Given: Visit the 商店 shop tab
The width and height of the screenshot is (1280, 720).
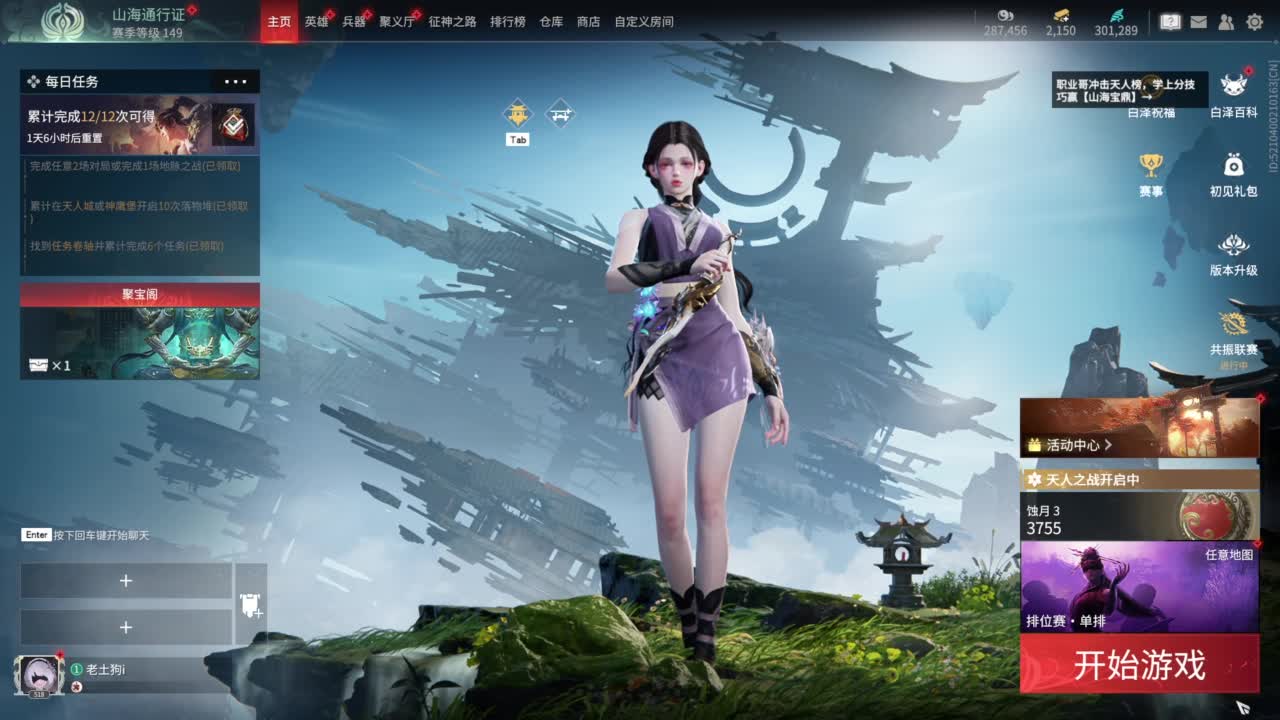Looking at the screenshot, I should tap(588, 21).
